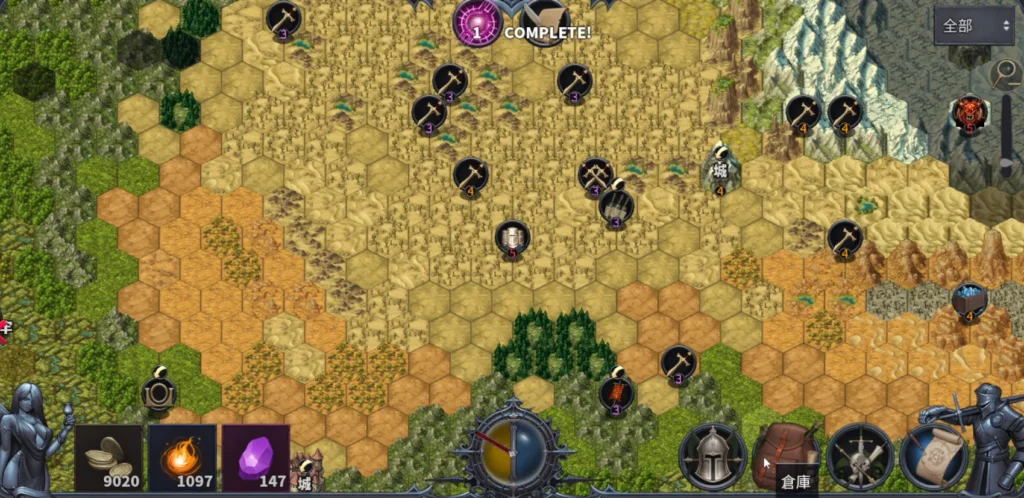Click the day-night compass dial
This screenshot has height=498, width=1024.
coord(513,454)
